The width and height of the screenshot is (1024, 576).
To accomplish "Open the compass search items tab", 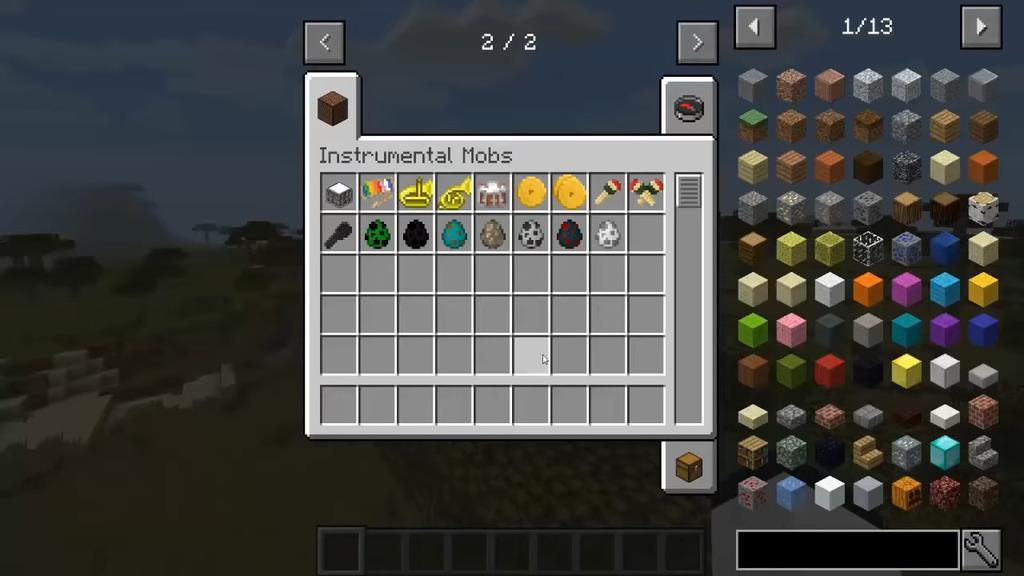I will (689, 108).
